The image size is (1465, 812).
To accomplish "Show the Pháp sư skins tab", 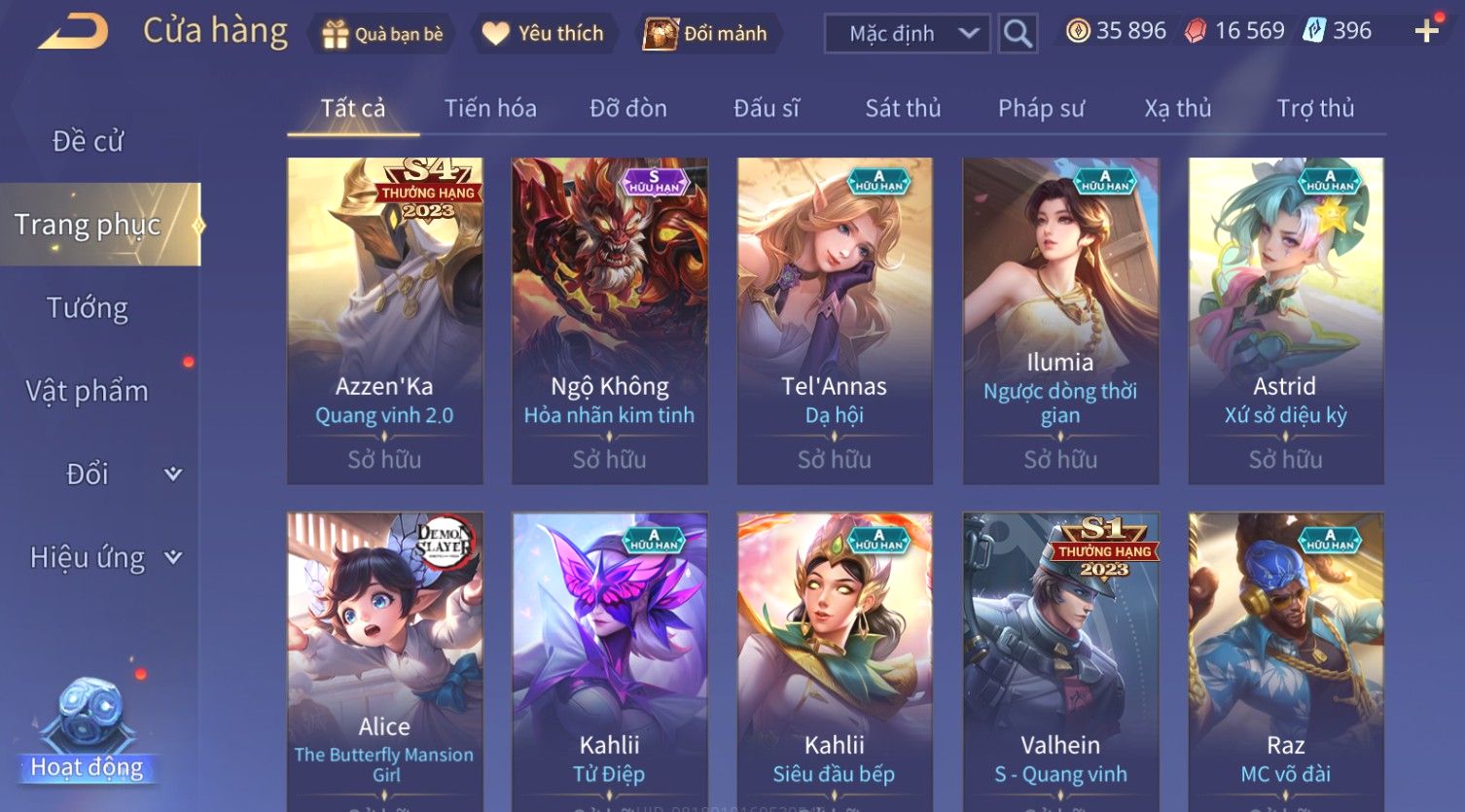I will tap(1041, 108).
